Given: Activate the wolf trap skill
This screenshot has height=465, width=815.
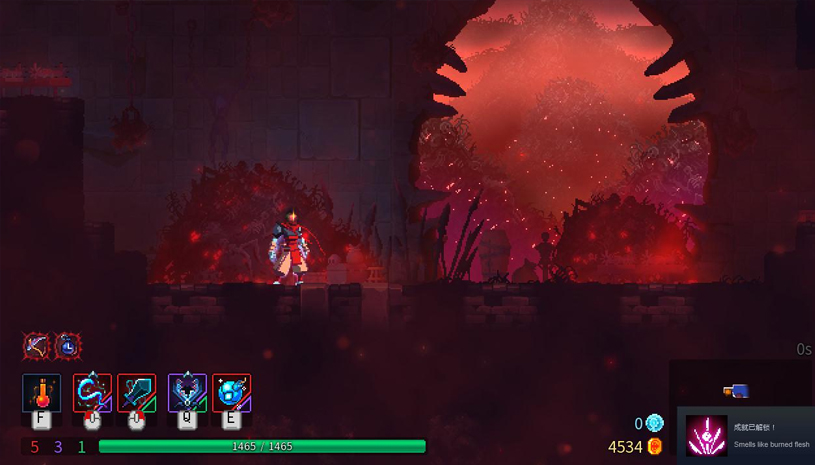Looking at the screenshot, I should click(187, 393).
